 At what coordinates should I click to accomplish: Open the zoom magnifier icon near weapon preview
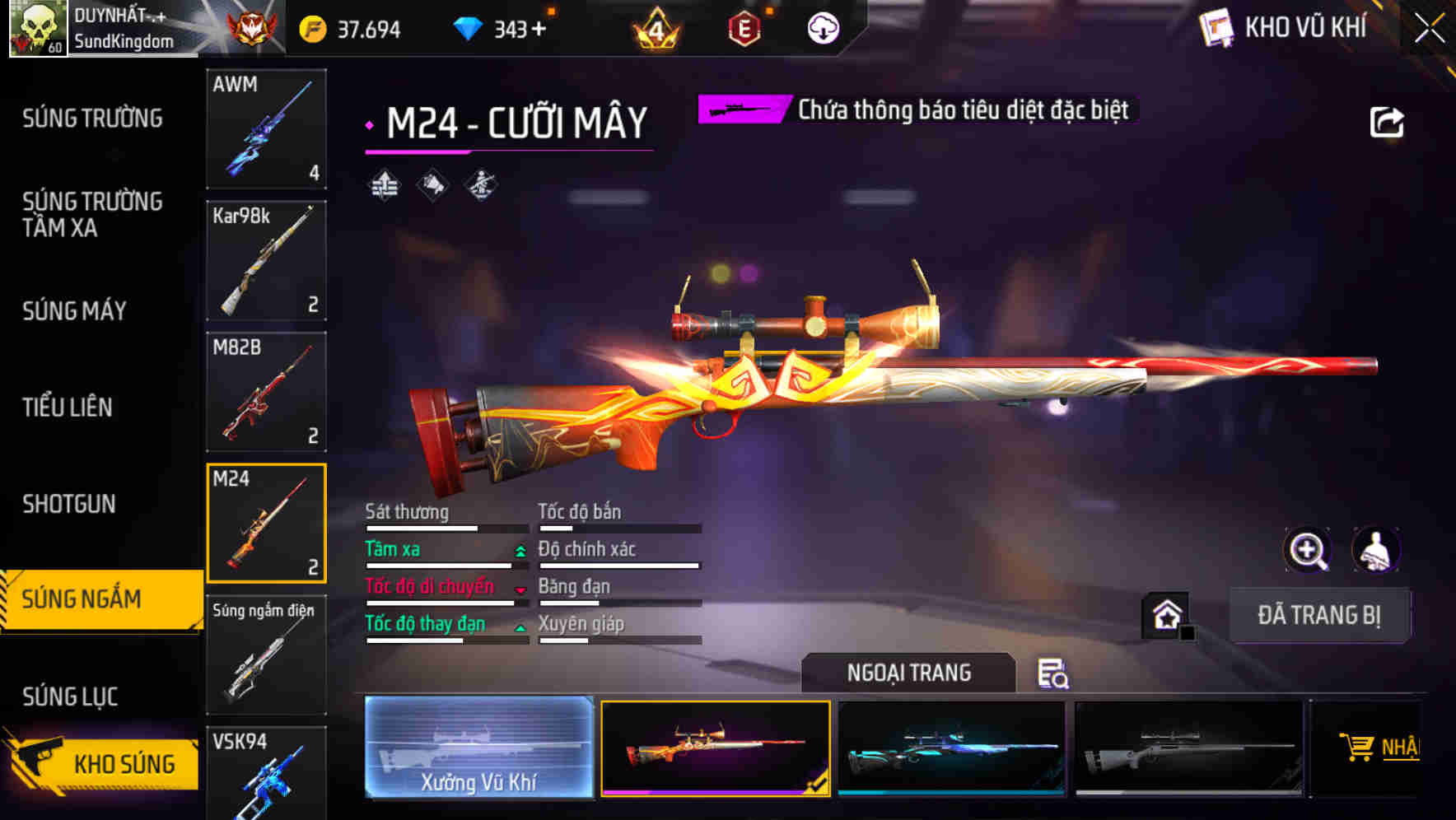click(x=1309, y=550)
